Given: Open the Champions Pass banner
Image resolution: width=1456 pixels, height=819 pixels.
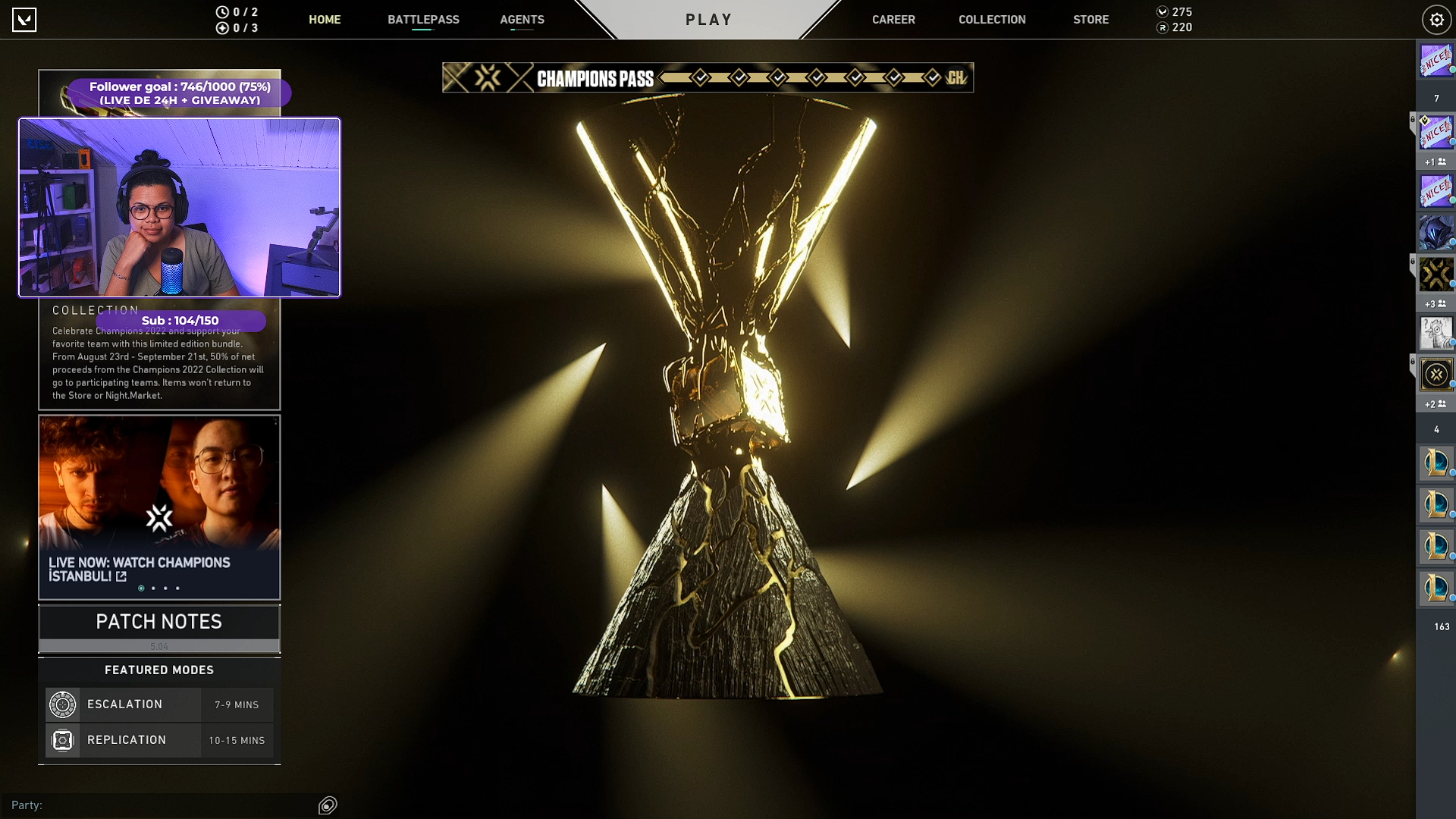Looking at the screenshot, I should [708, 77].
